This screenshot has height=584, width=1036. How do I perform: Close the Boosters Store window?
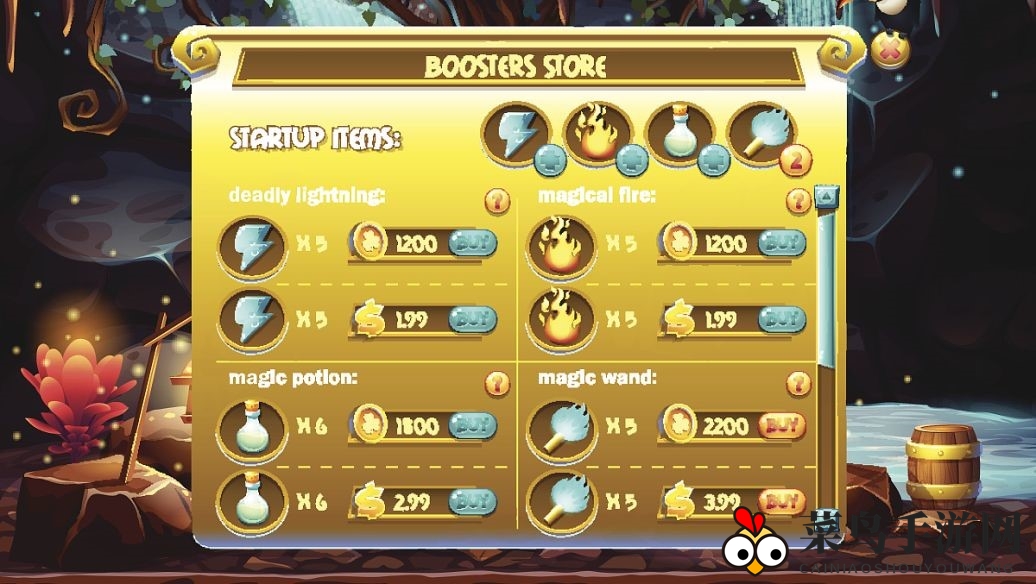click(x=889, y=50)
